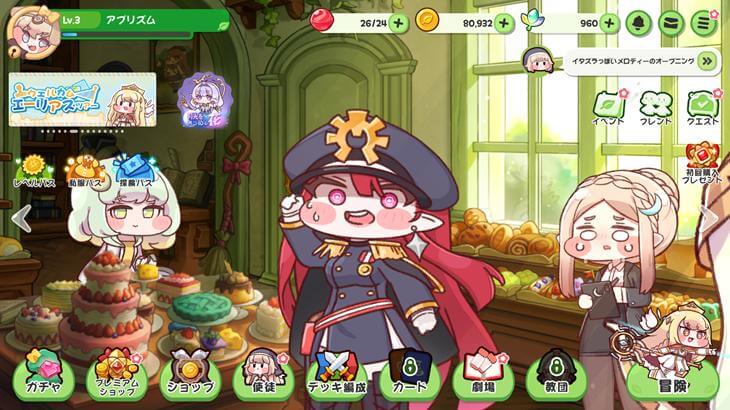Open the notification bell
This screenshot has height=410, width=730.
tap(637, 22)
